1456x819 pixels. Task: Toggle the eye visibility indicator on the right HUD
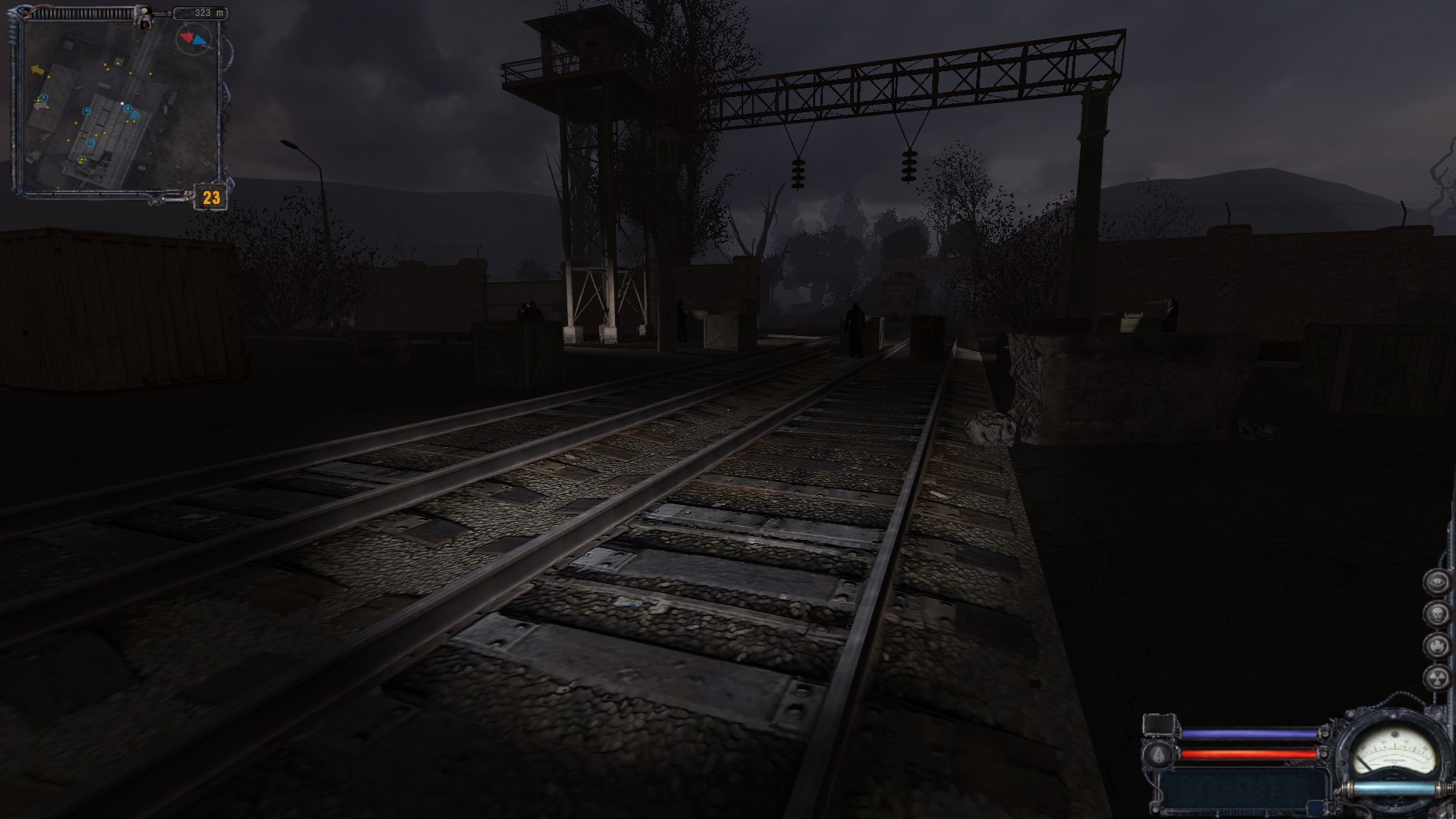(x=1436, y=581)
